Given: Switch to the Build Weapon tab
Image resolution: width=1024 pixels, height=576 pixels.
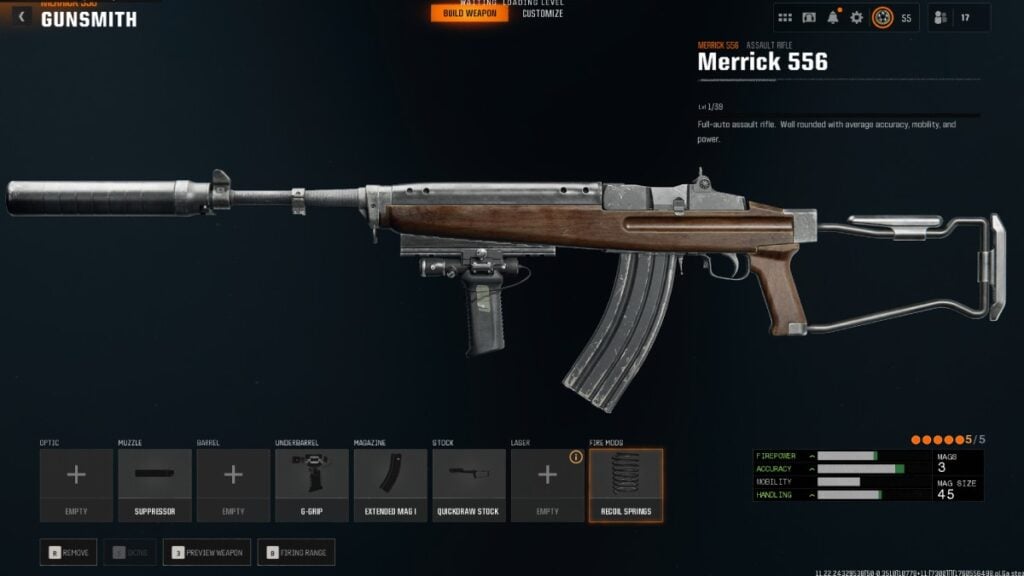Looking at the screenshot, I should click(x=469, y=14).
